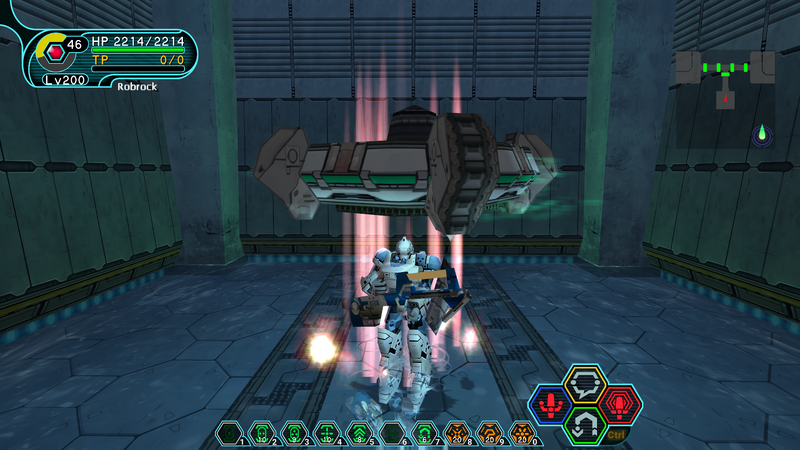Trigger the red-bordered heavy attack action
This screenshot has width=800, height=450.
[x=620, y=404]
